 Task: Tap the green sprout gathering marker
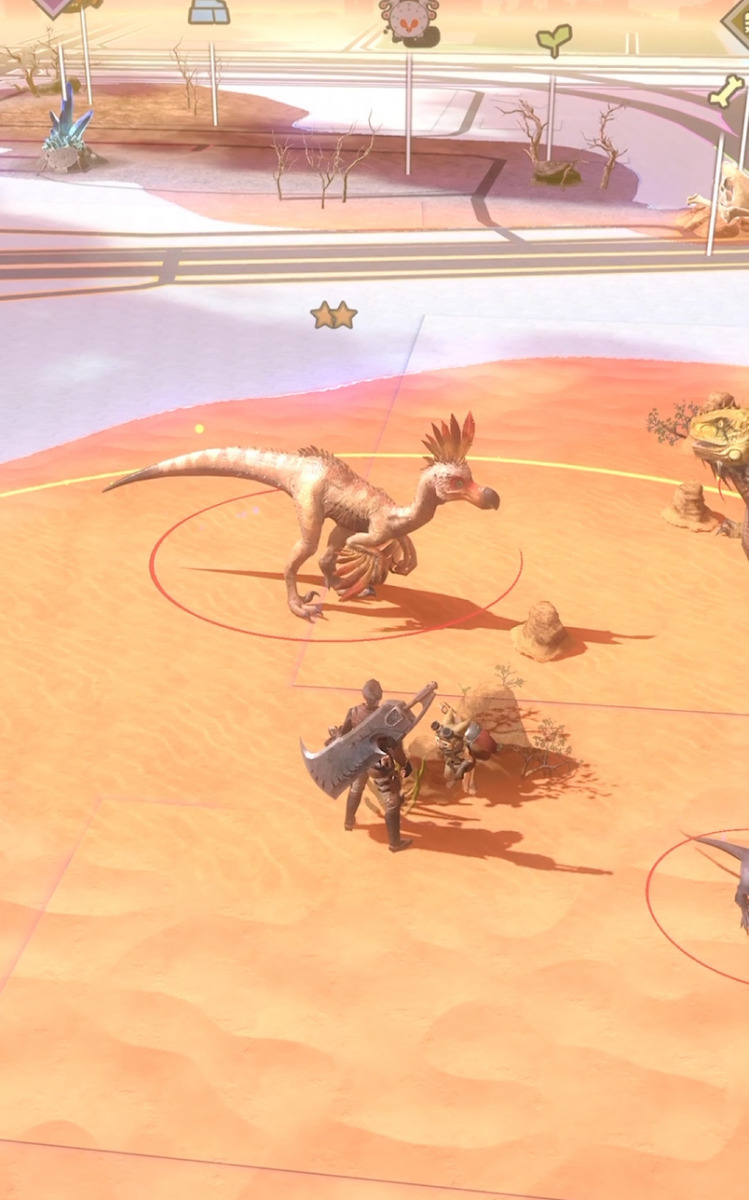coord(553,40)
